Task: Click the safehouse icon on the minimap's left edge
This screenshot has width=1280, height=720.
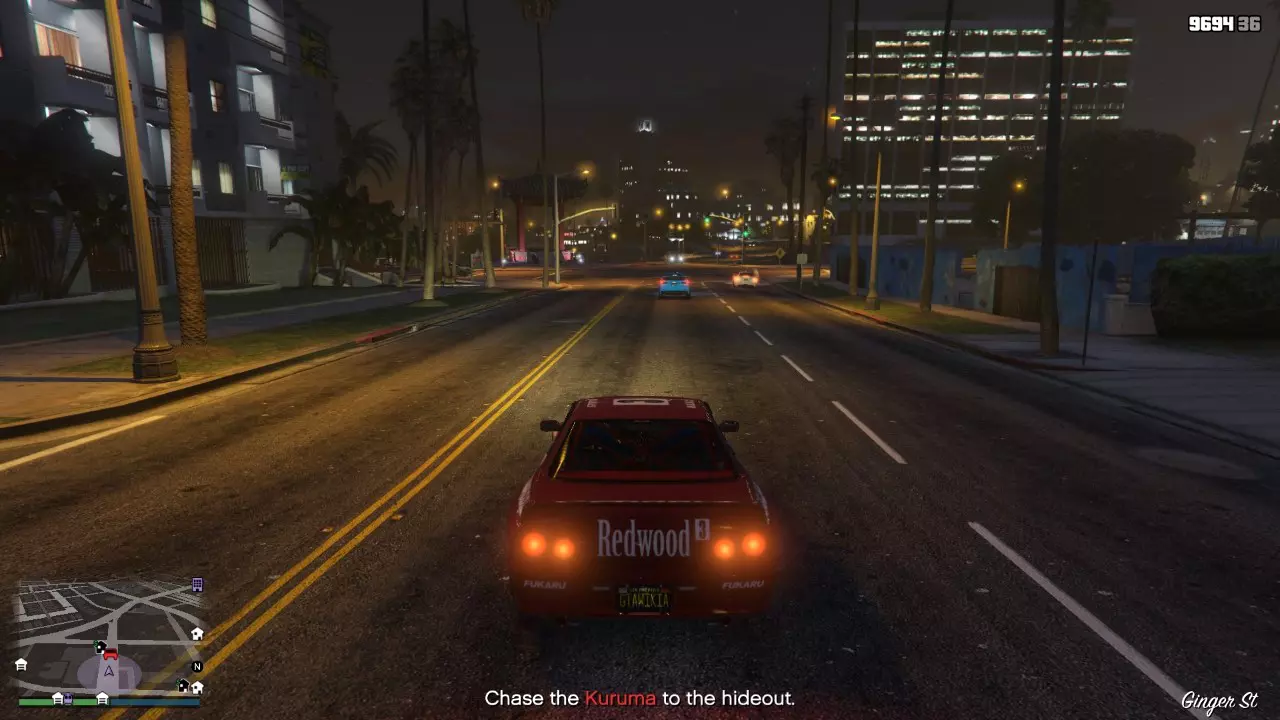Action: pyautogui.click(x=20, y=666)
